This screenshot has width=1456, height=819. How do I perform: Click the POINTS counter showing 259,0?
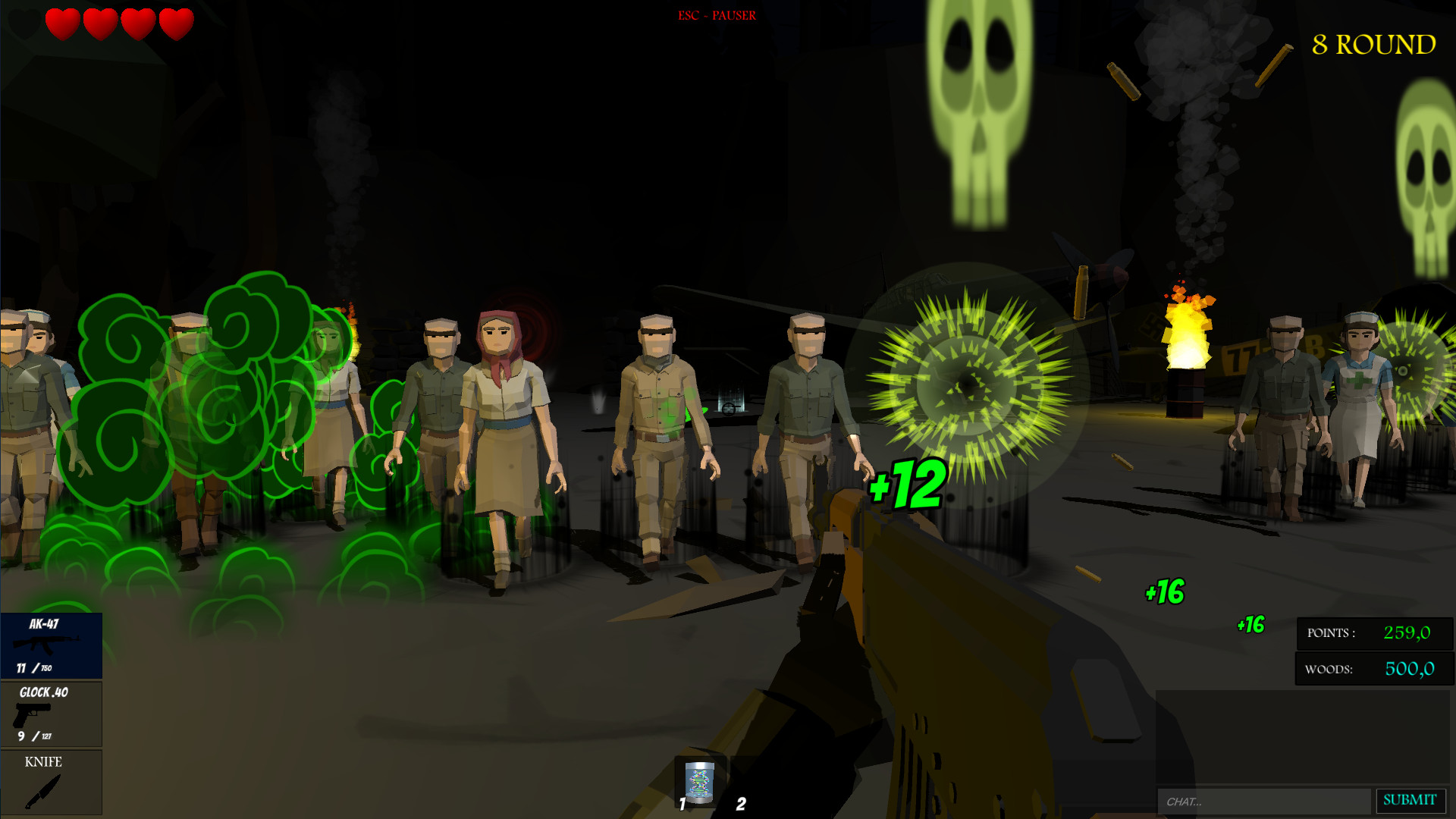(1373, 634)
